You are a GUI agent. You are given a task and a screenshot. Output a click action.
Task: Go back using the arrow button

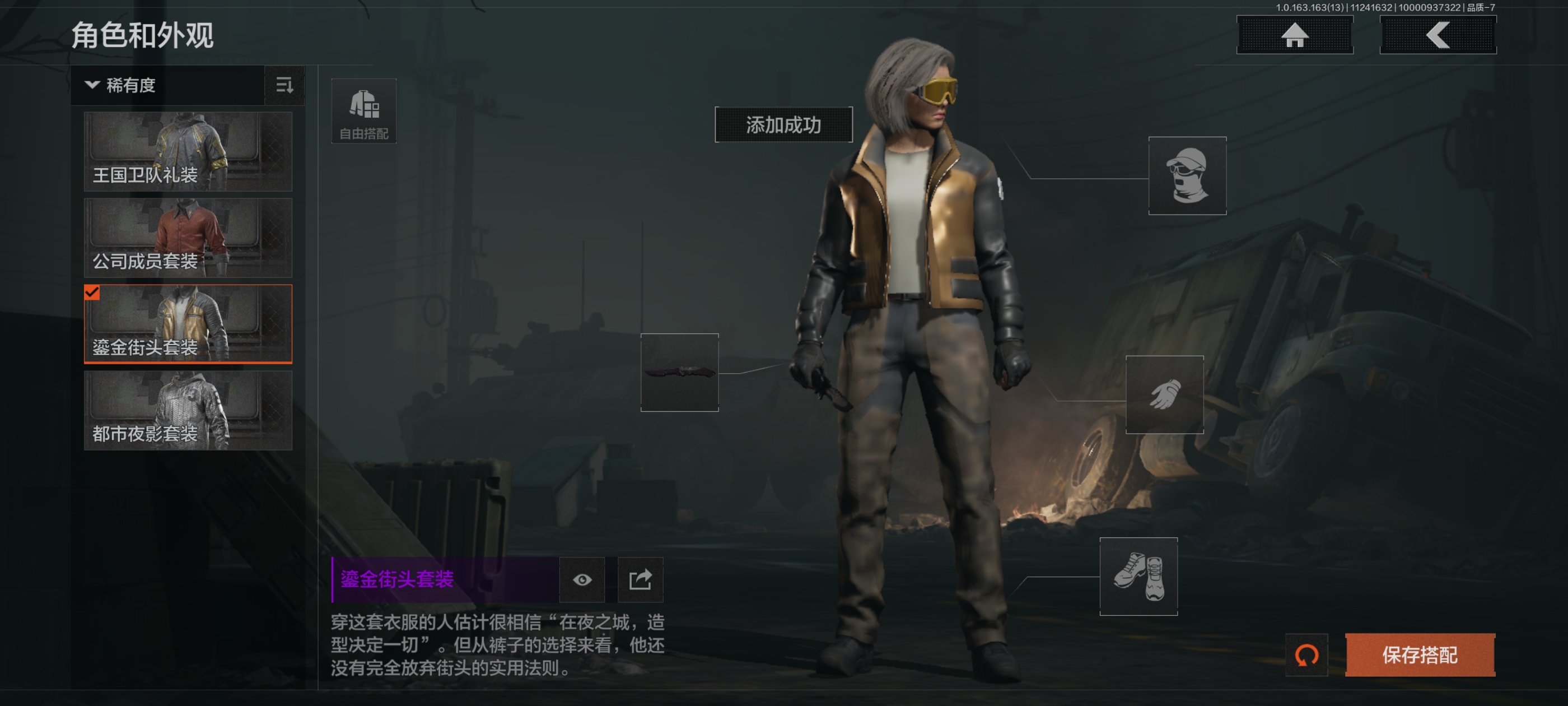pos(1438,35)
